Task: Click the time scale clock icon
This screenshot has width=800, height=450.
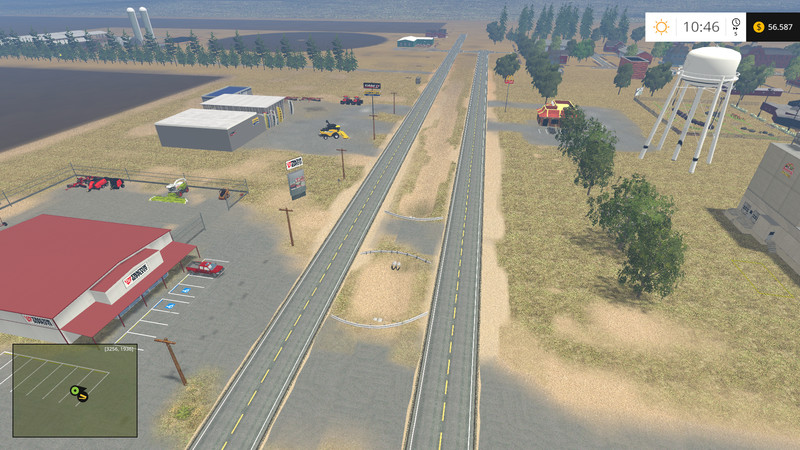Action: [735, 24]
